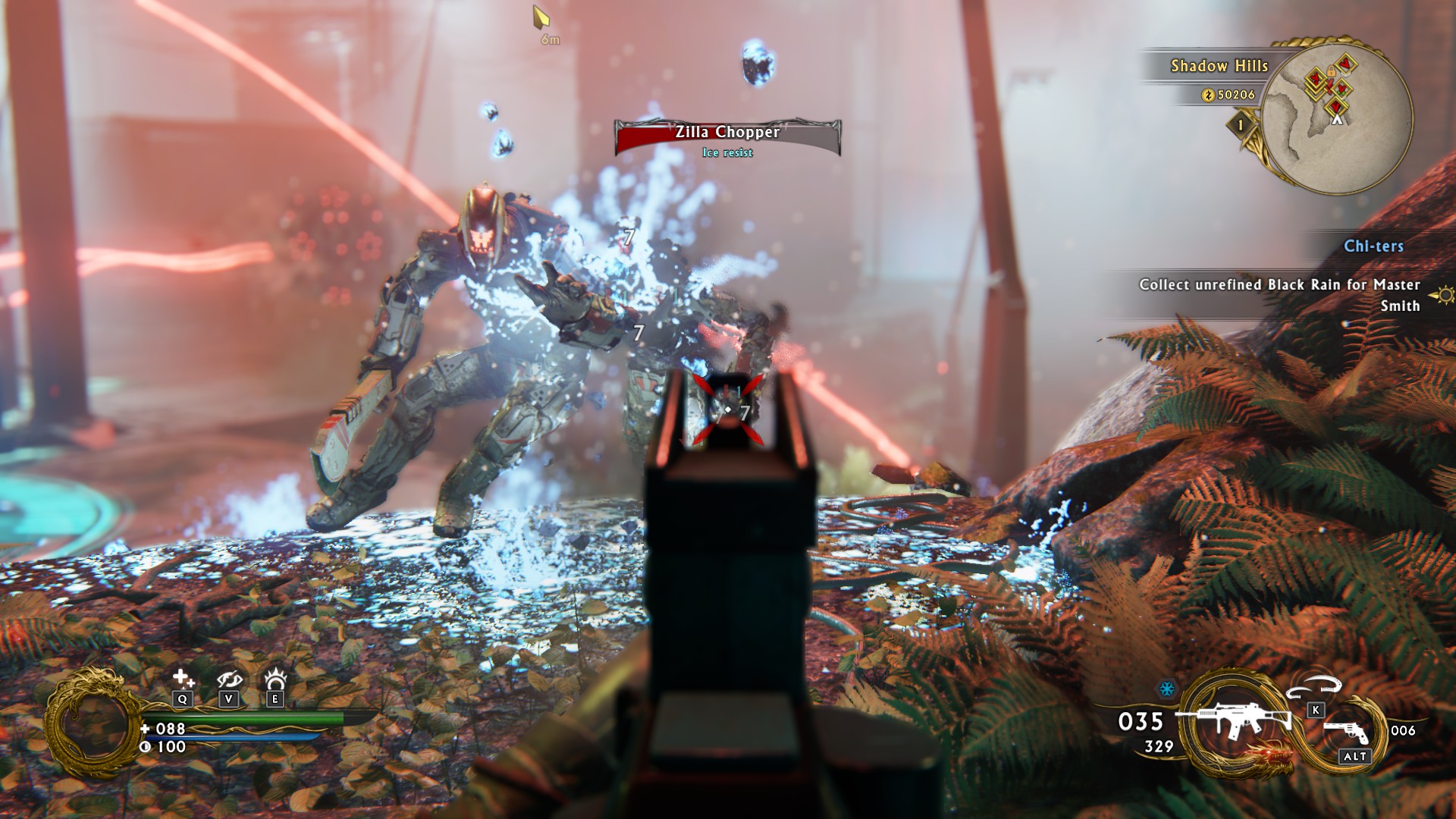Click the golden dragon portrait ring
This screenshot has height=819, width=1456.
94,724
